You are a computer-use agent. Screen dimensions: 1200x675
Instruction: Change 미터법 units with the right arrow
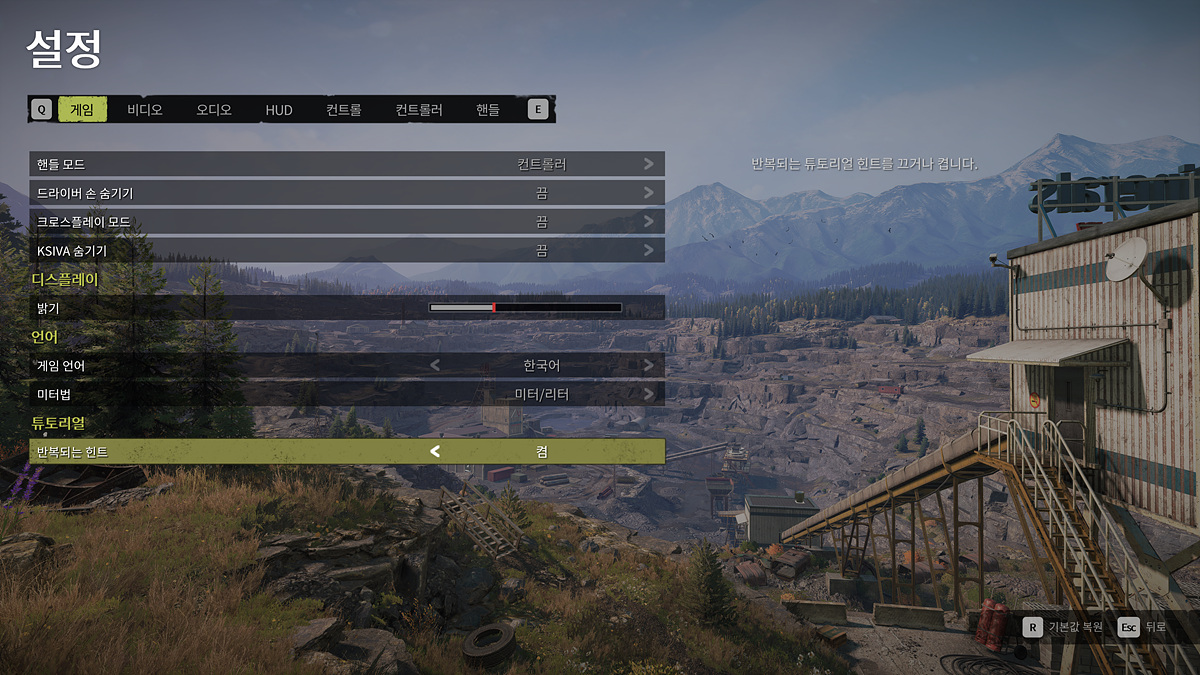tap(649, 395)
